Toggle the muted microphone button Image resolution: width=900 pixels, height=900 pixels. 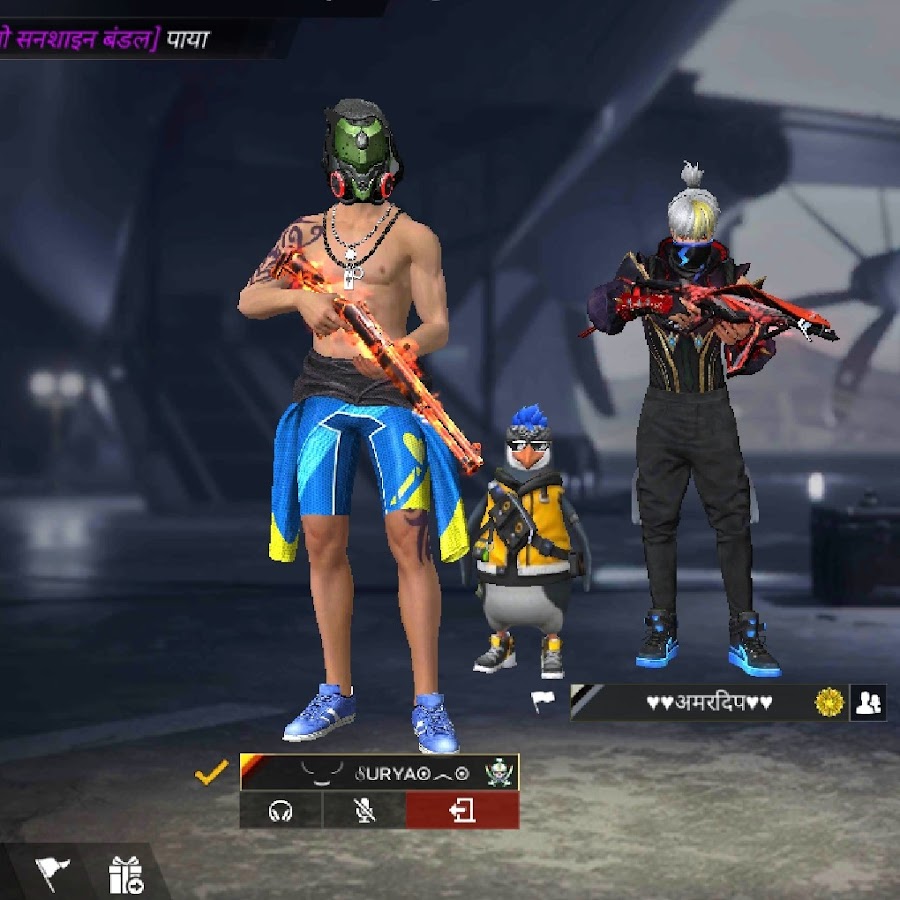pyautogui.click(x=364, y=811)
